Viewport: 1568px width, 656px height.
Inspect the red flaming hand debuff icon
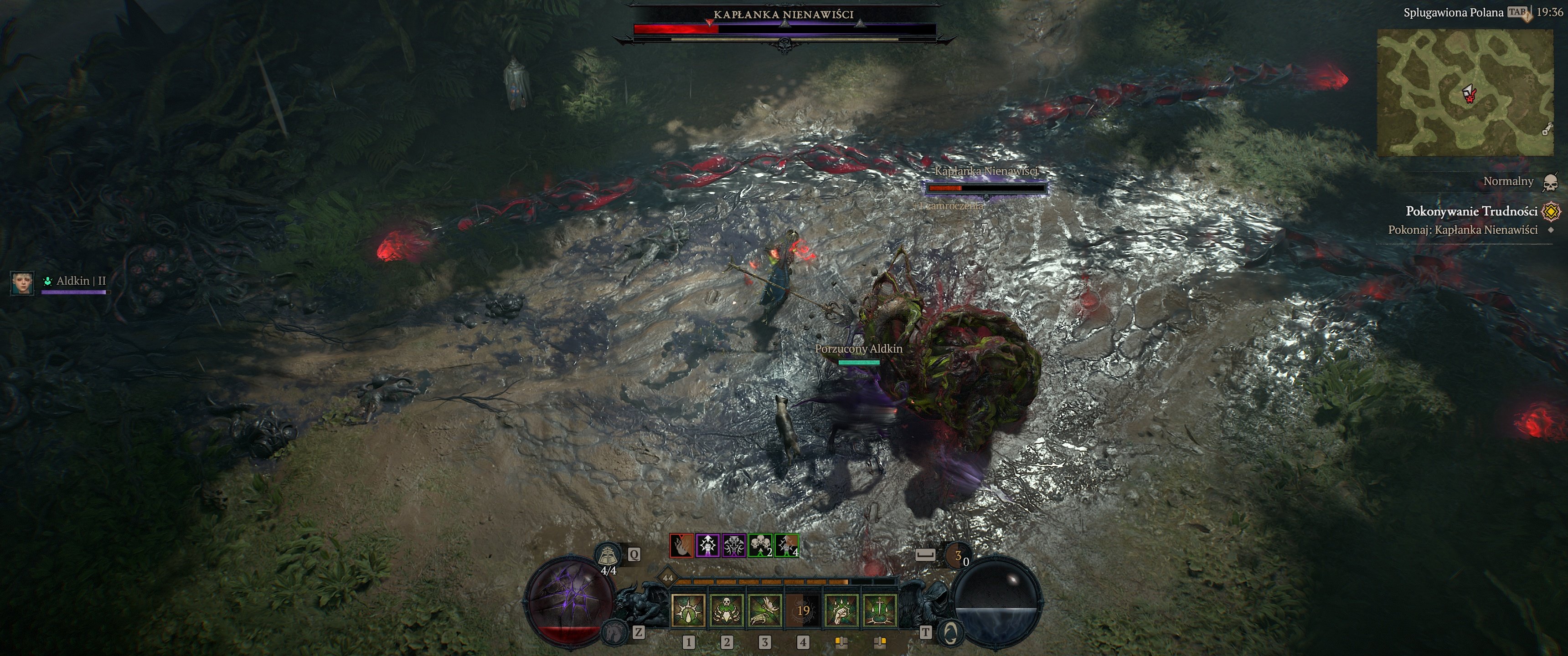tap(681, 546)
